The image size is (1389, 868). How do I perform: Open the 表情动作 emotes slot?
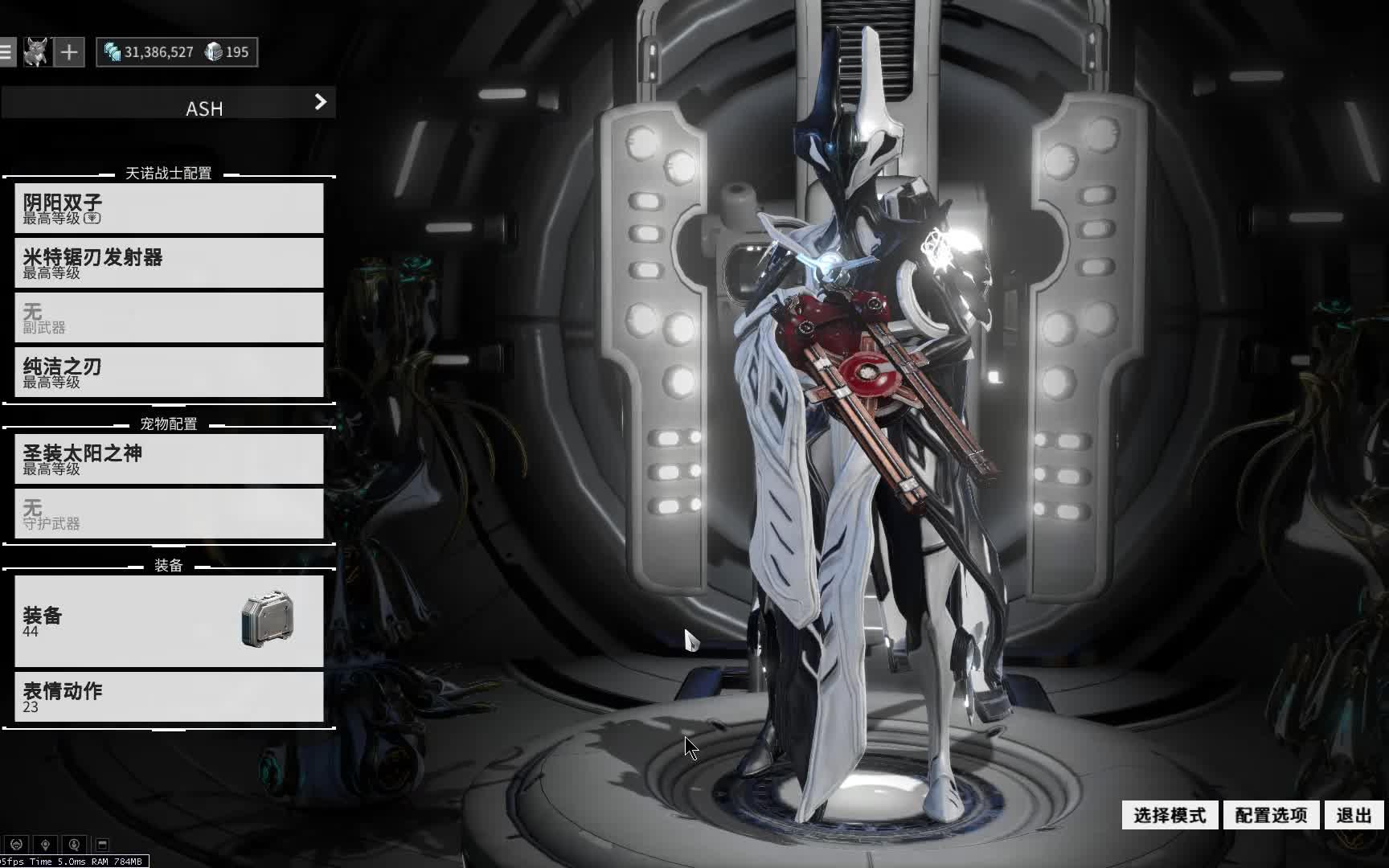click(169, 697)
